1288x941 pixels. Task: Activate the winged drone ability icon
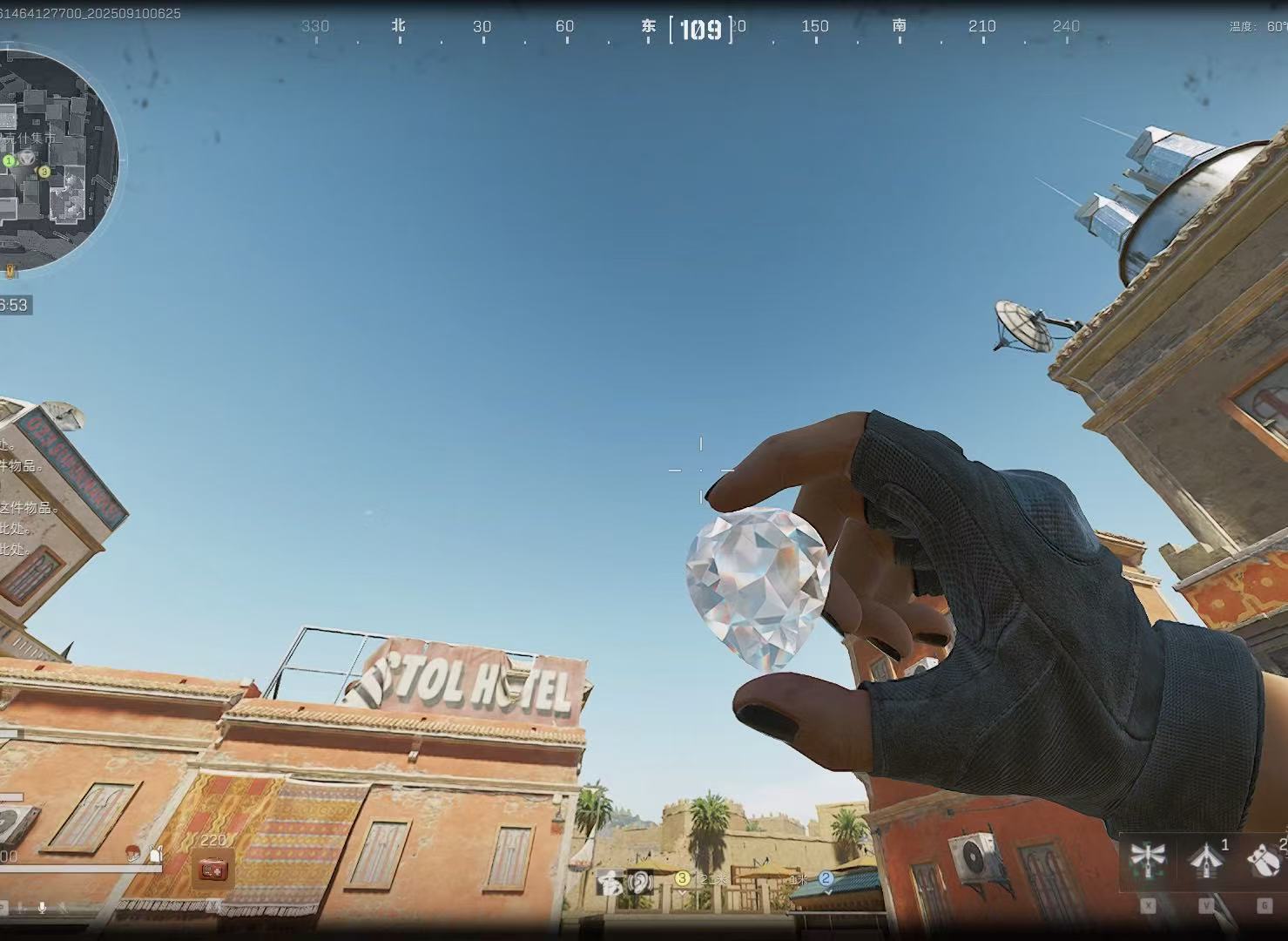(x=1148, y=860)
